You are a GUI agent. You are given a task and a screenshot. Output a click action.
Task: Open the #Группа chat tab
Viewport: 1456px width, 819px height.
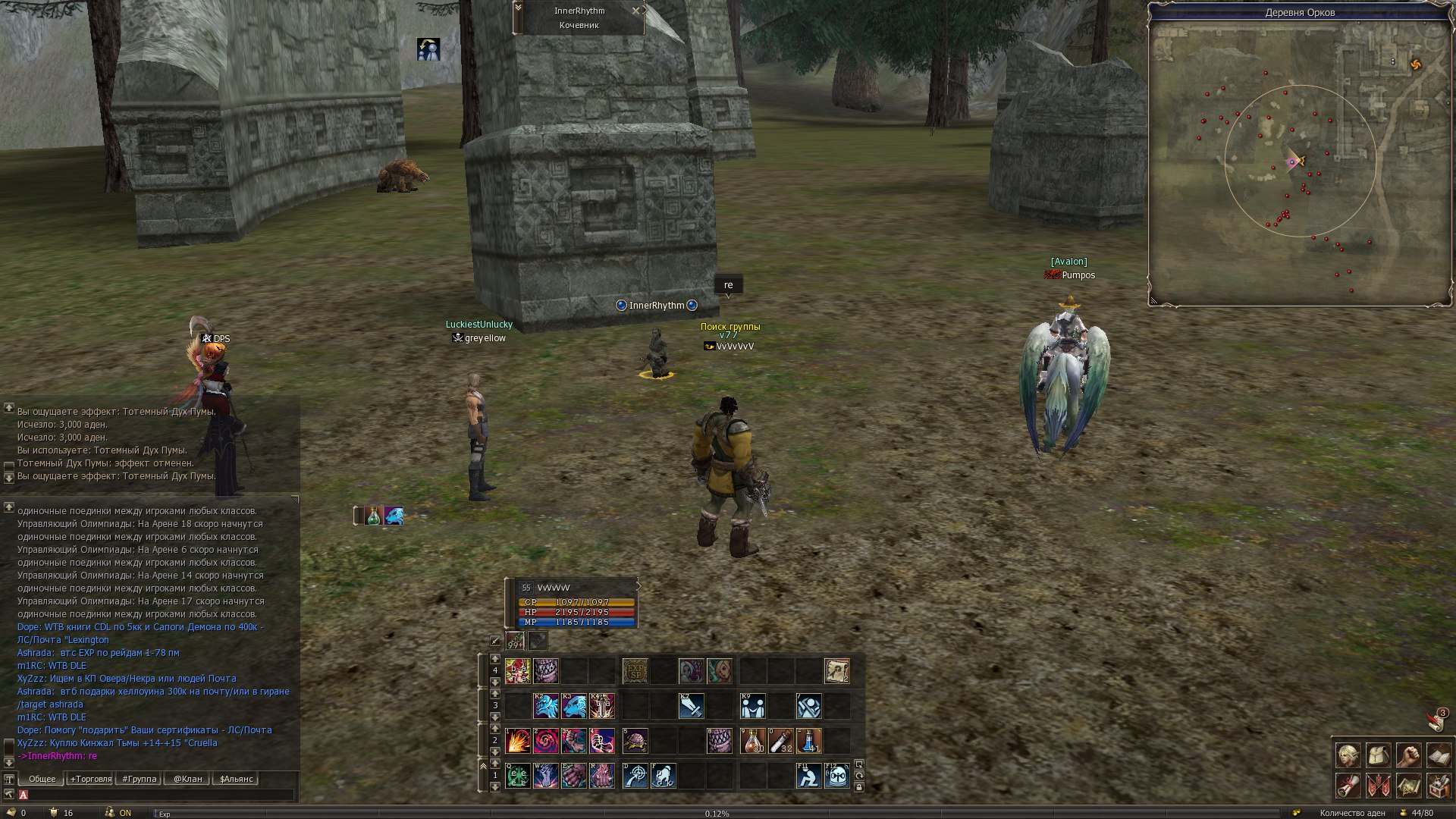tap(140, 779)
